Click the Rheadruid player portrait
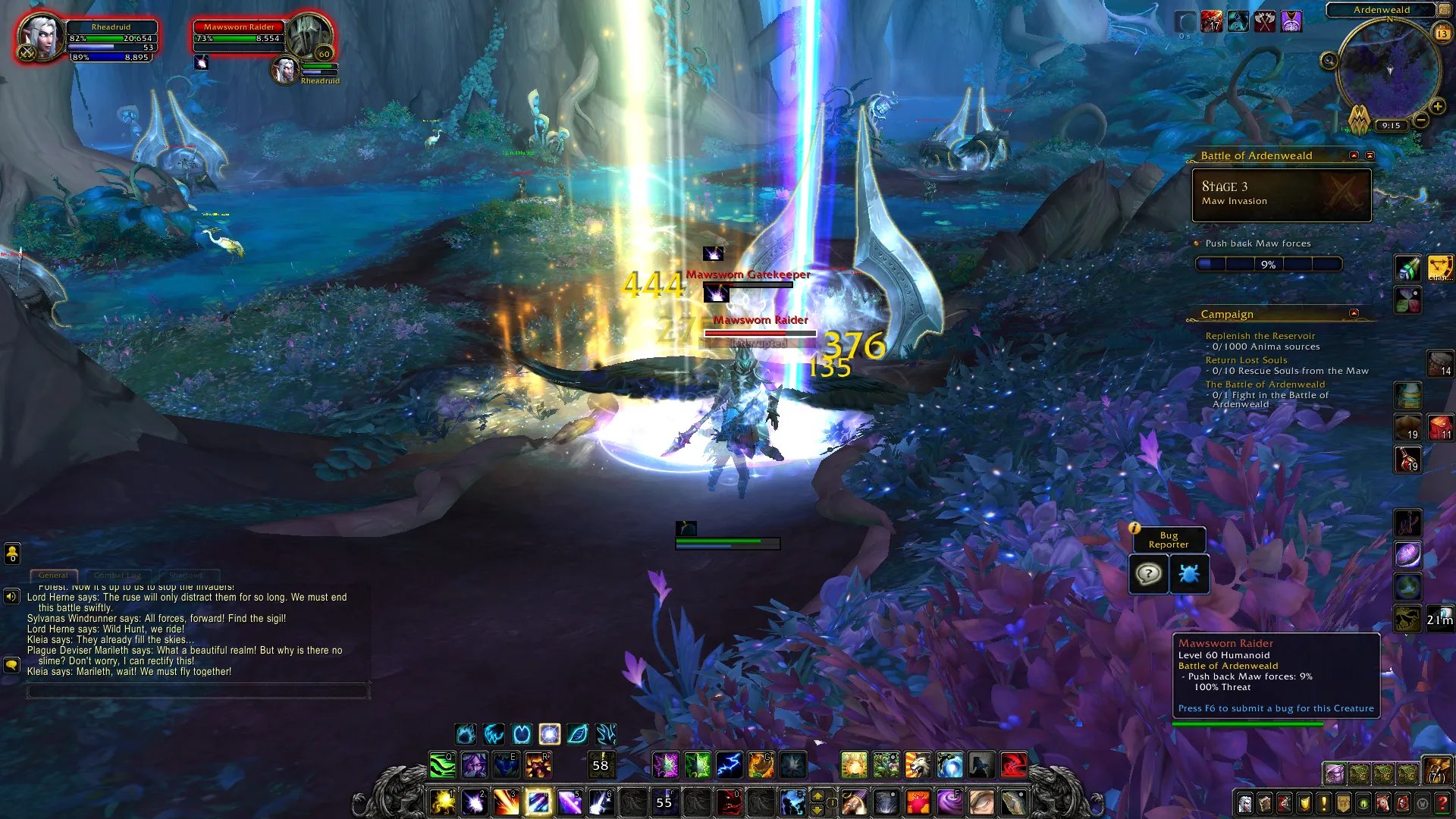 tap(39, 36)
